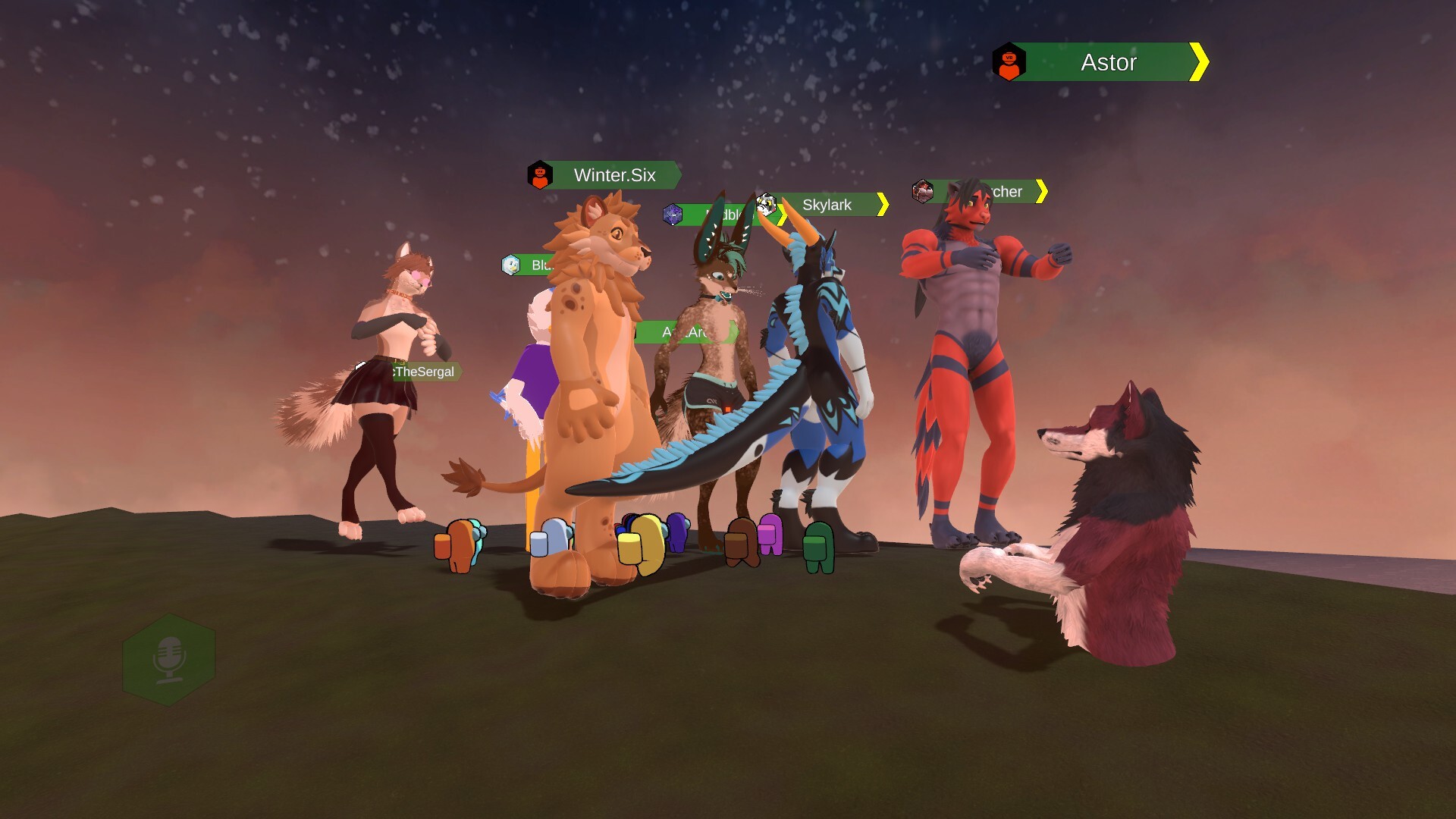Click the Skylark player nameplate
Viewport: 1456px width, 819px height.
827,205
